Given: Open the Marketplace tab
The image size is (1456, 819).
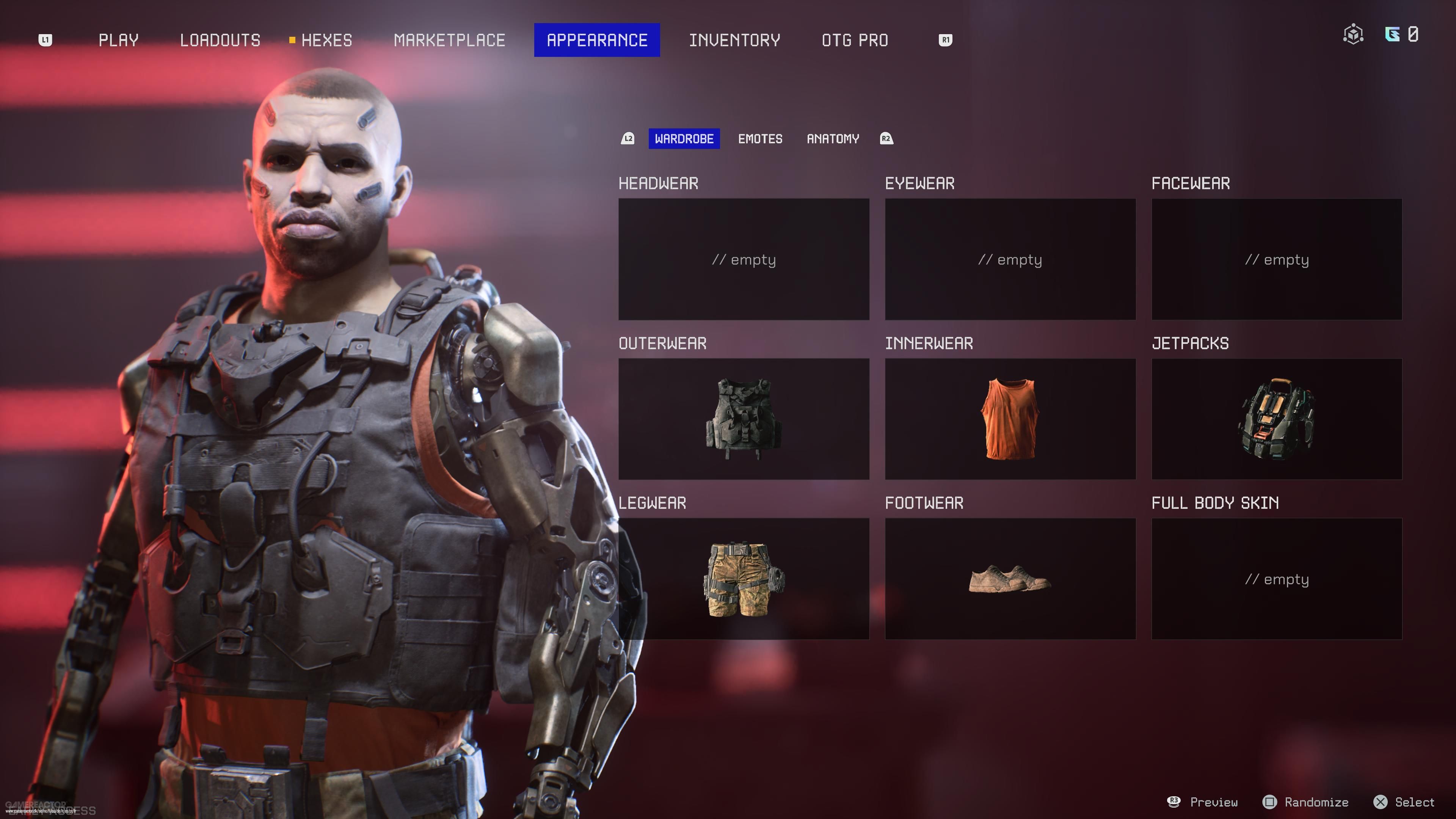Looking at the screenshot, I should click(449, 40).
